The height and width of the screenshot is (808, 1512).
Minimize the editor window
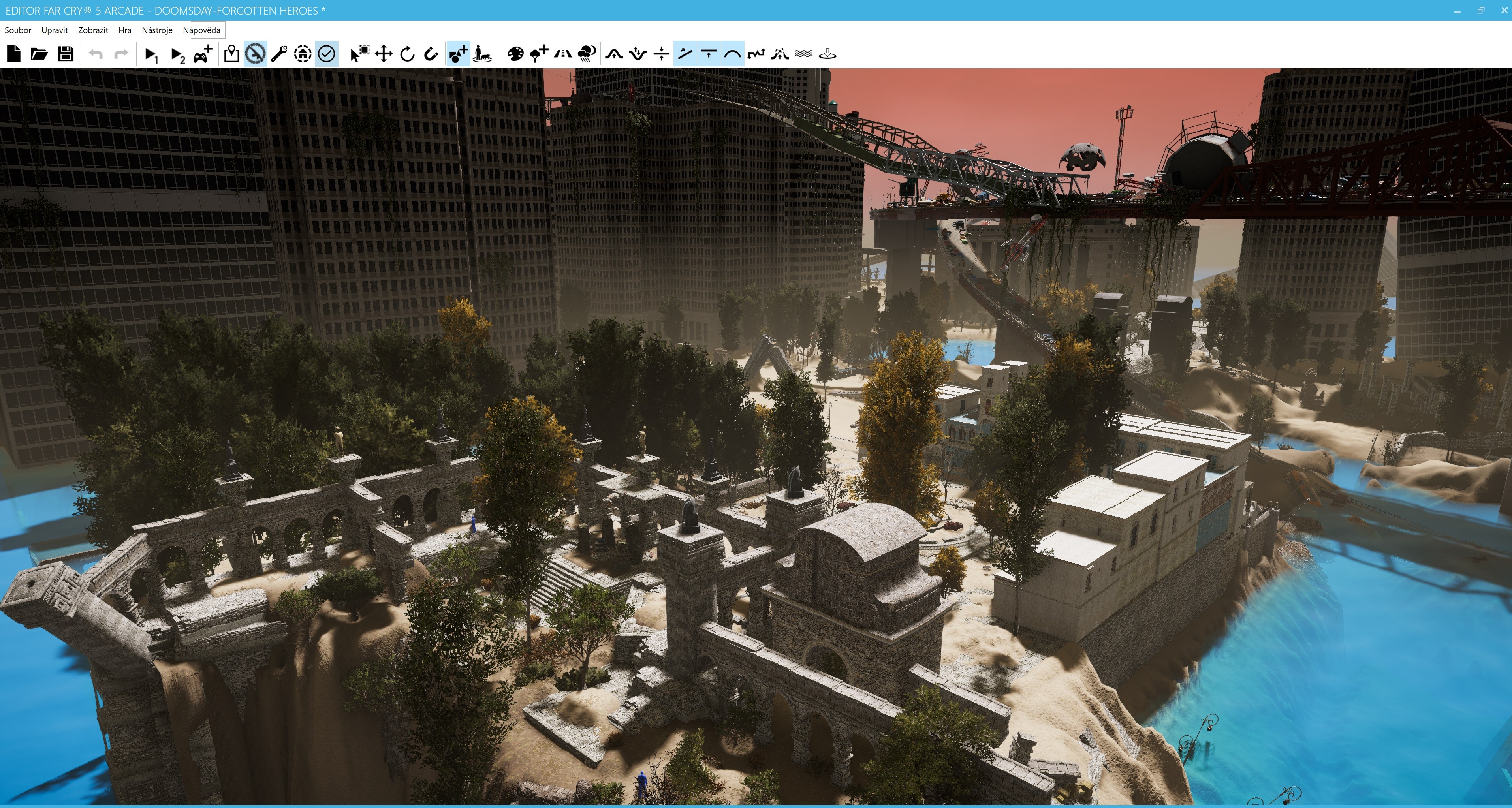point(1457,11)
